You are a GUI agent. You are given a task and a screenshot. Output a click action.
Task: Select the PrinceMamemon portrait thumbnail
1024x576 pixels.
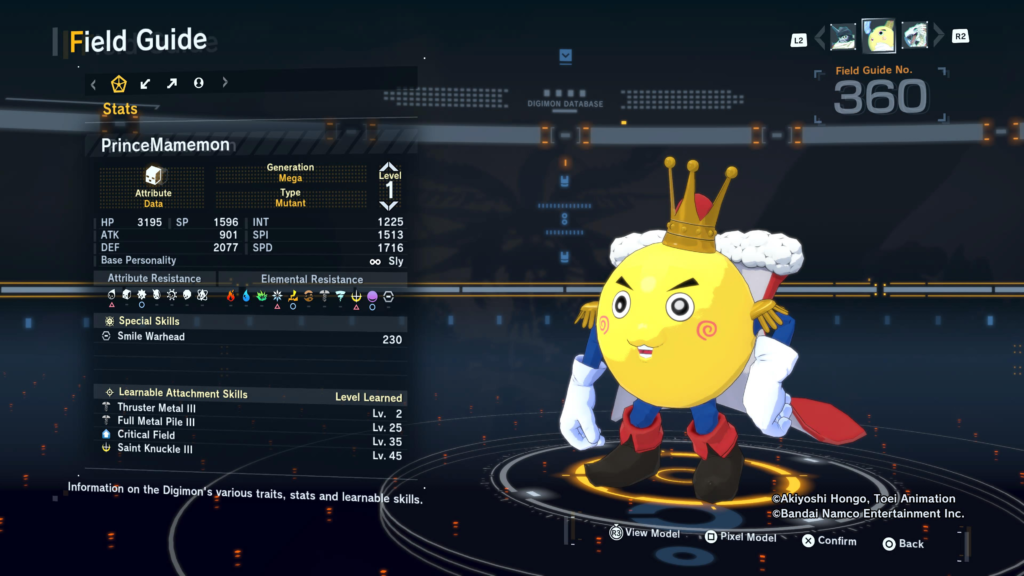879,36
